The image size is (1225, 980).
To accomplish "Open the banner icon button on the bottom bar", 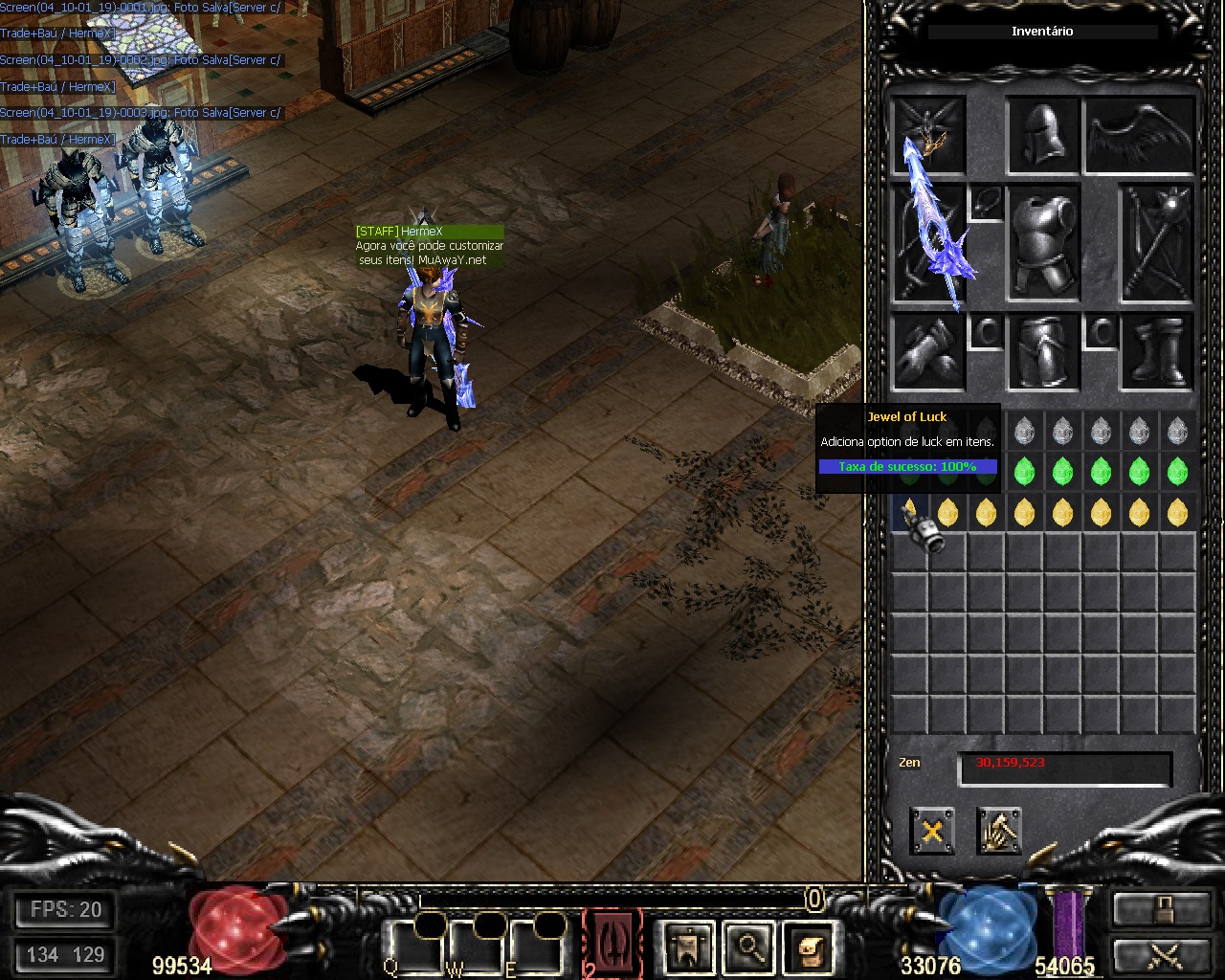I will [687, 947].
